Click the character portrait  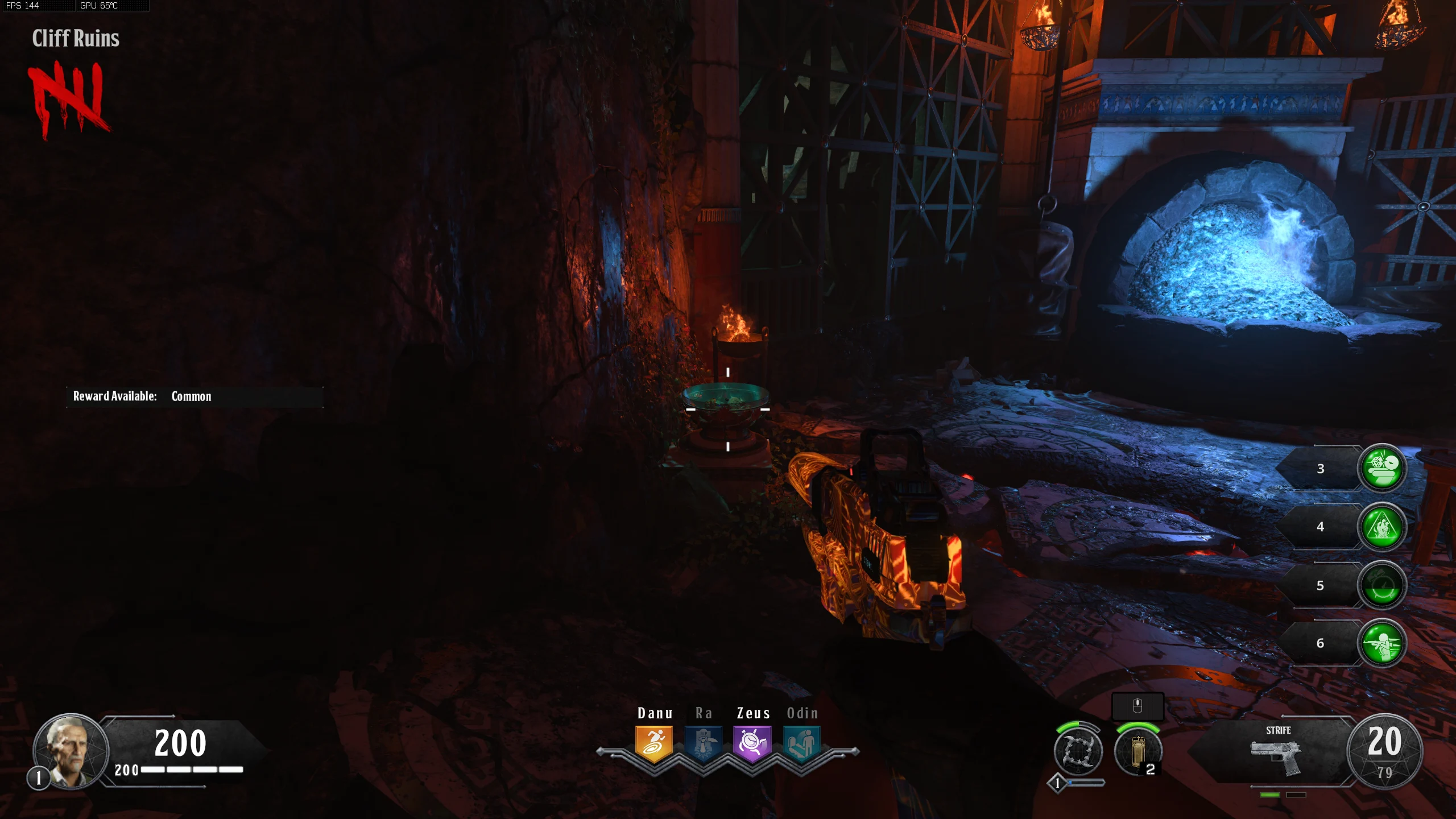[x=71, y=751]
